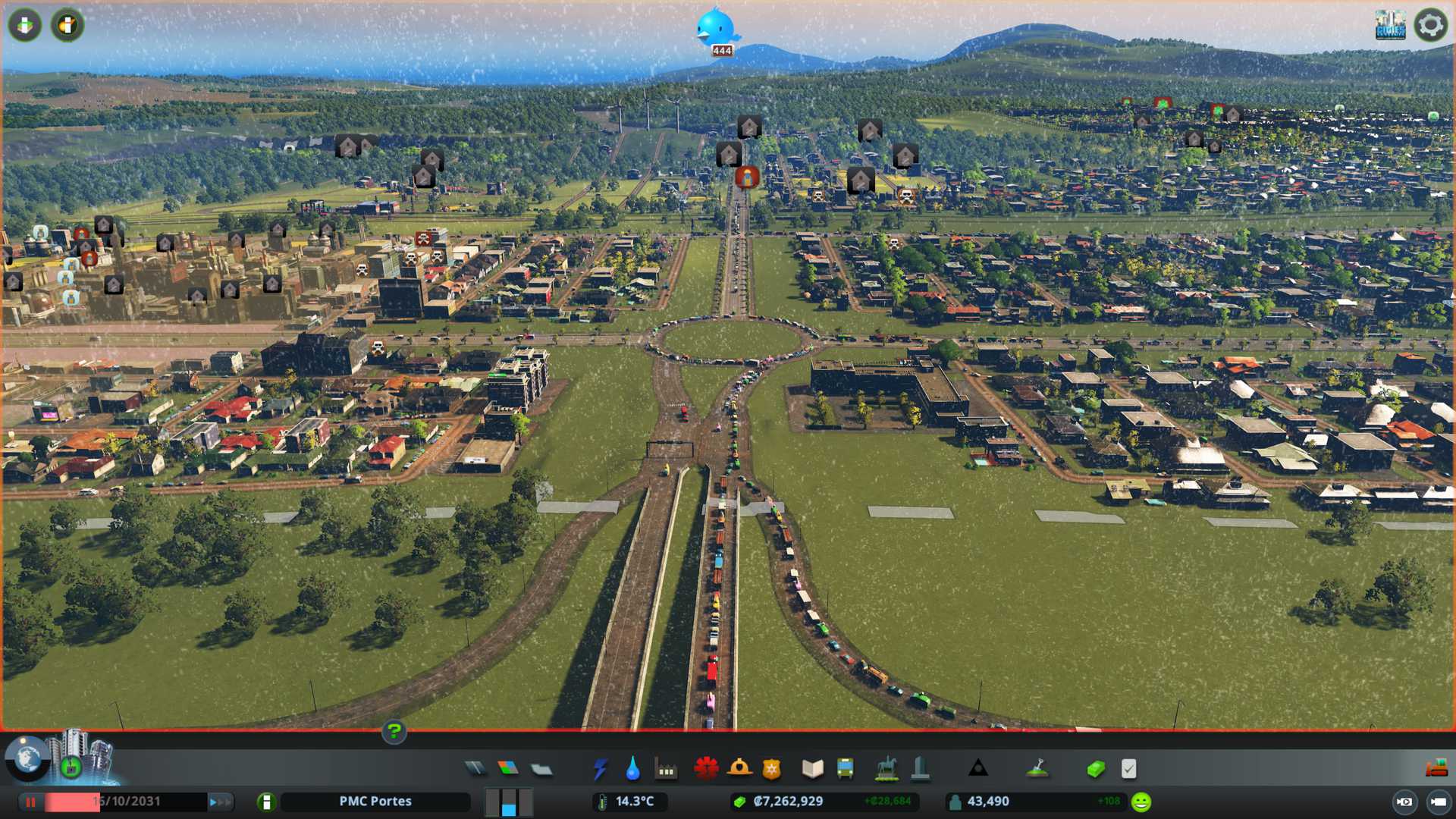Select the Zoning tool
Viewport: 1456px width, 819px height.
pos(508,769)
